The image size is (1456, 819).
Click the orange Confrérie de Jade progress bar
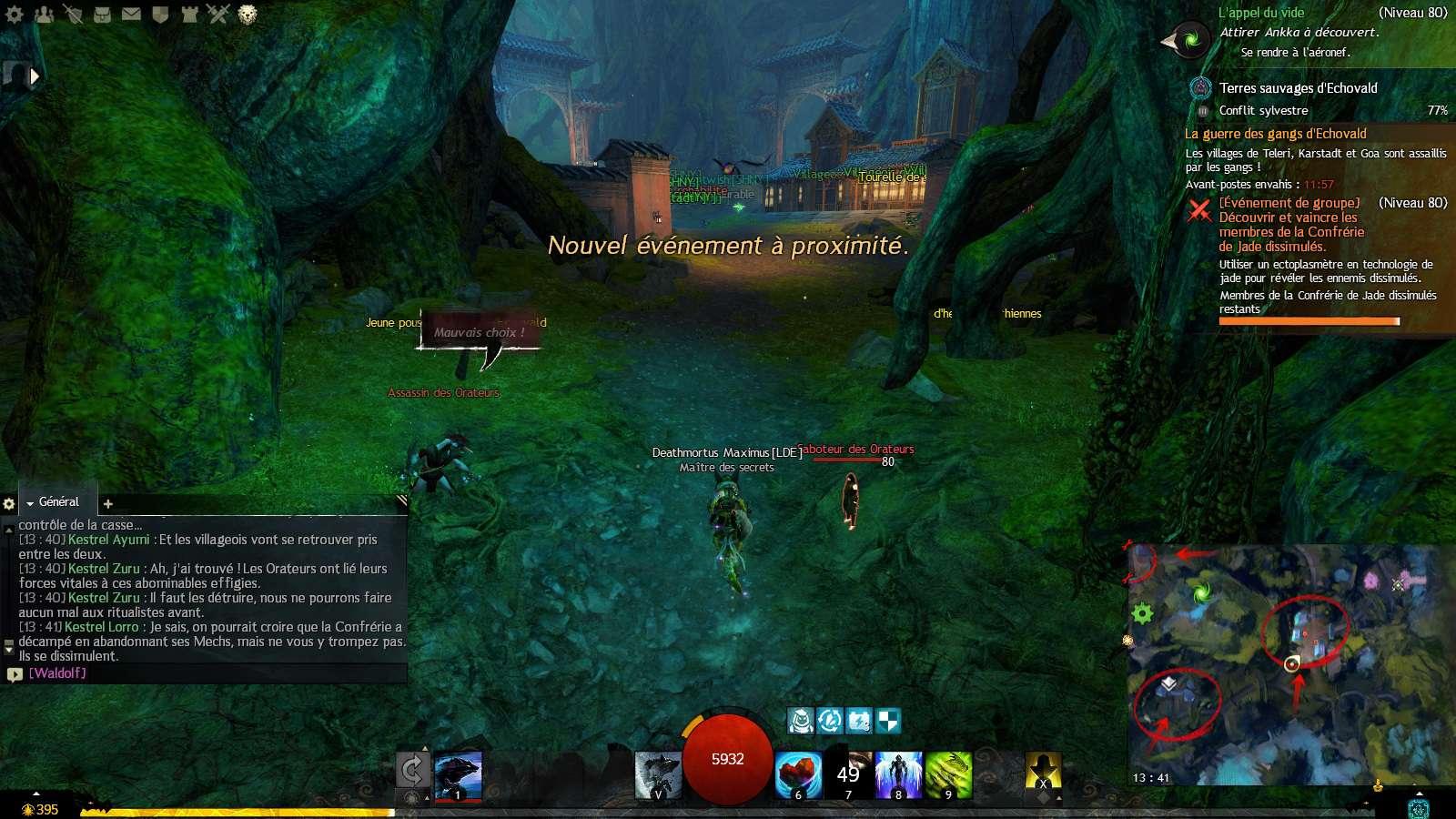click(x=1309, y=322)
